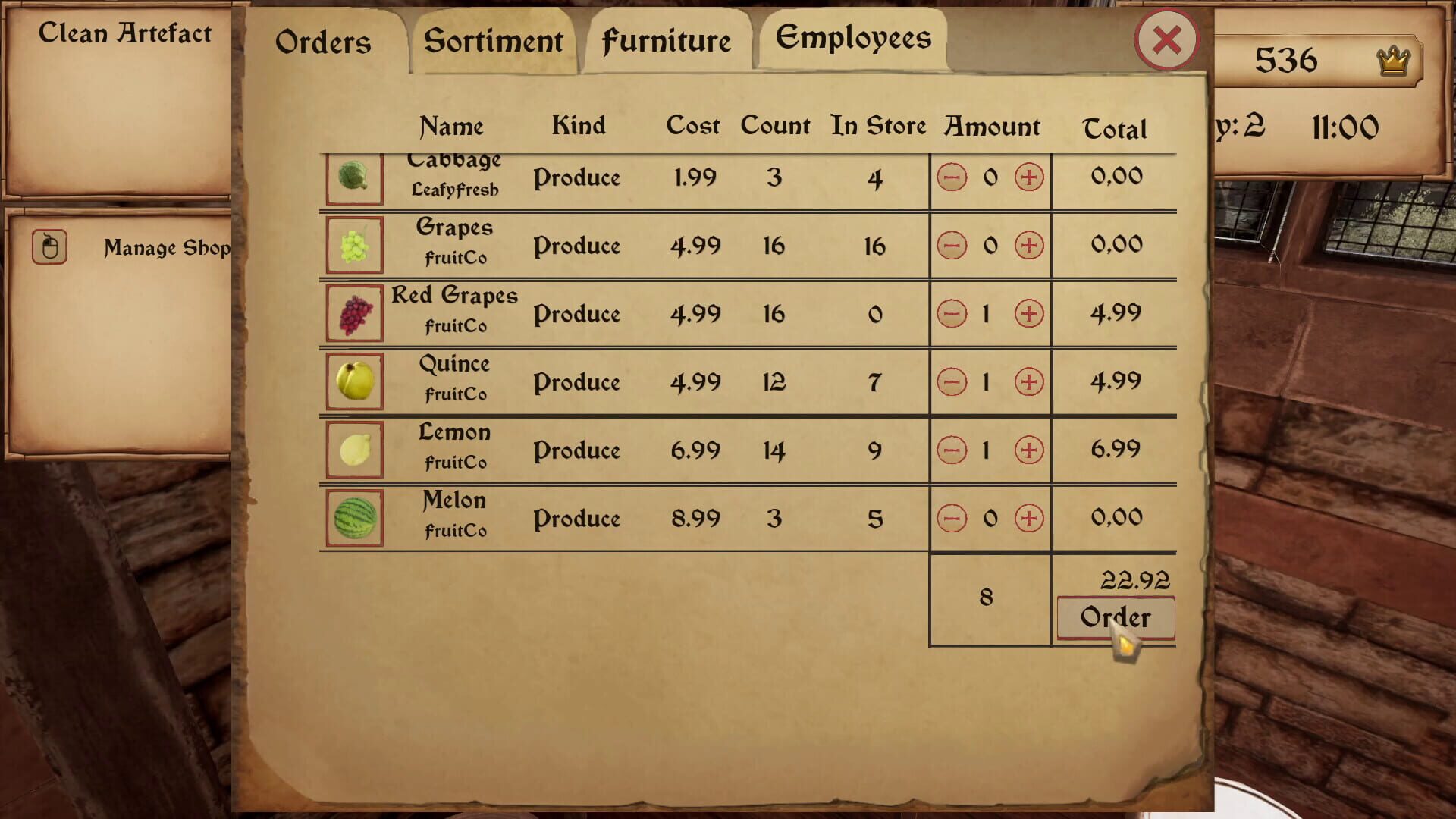Click the Melon product icon
Screen dimensions: 1456x819
(353, 519)
